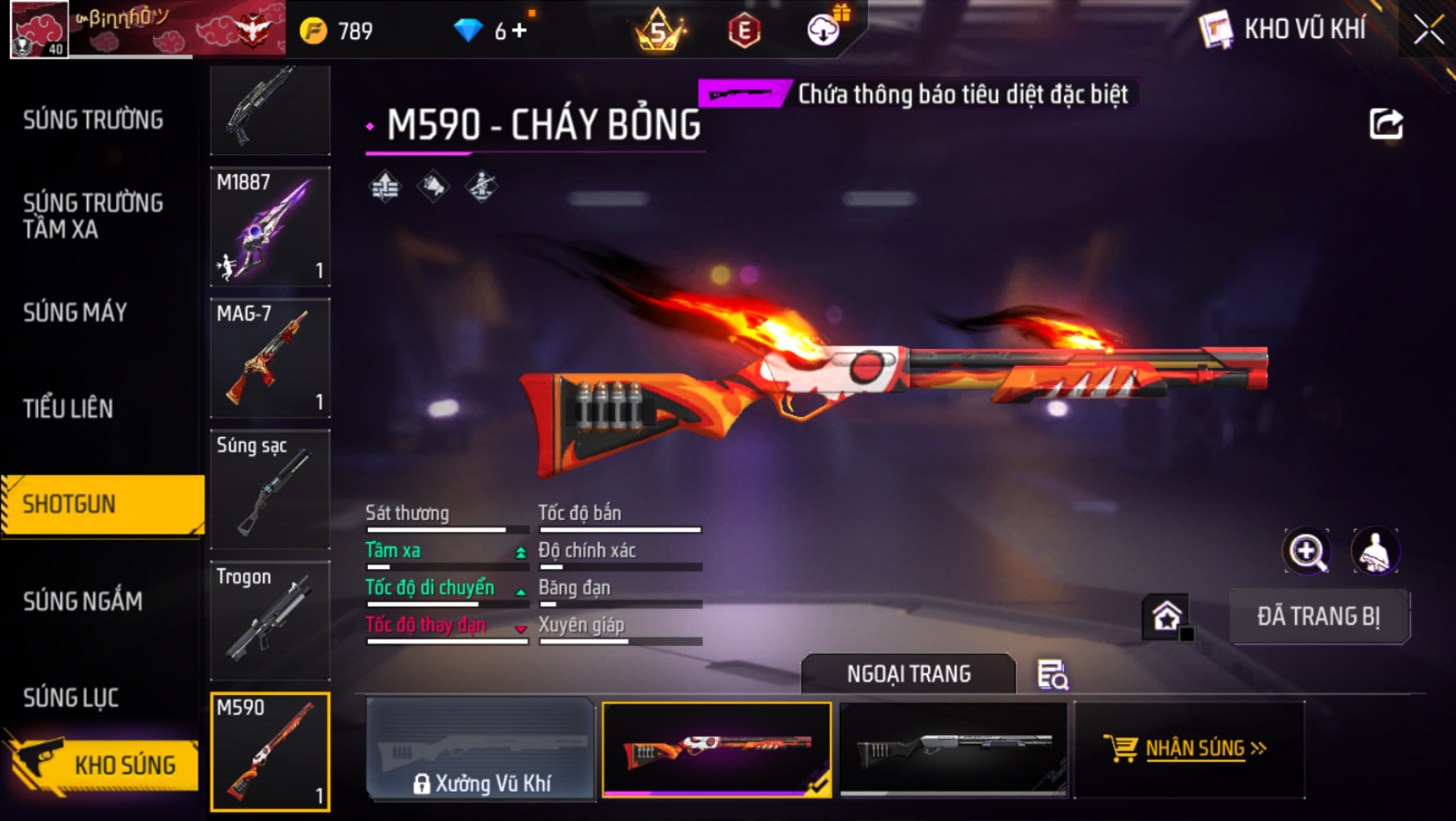The image size is (1456, 821).
Task: Select the Trogon weapon slot
Action: click(270, 620)
